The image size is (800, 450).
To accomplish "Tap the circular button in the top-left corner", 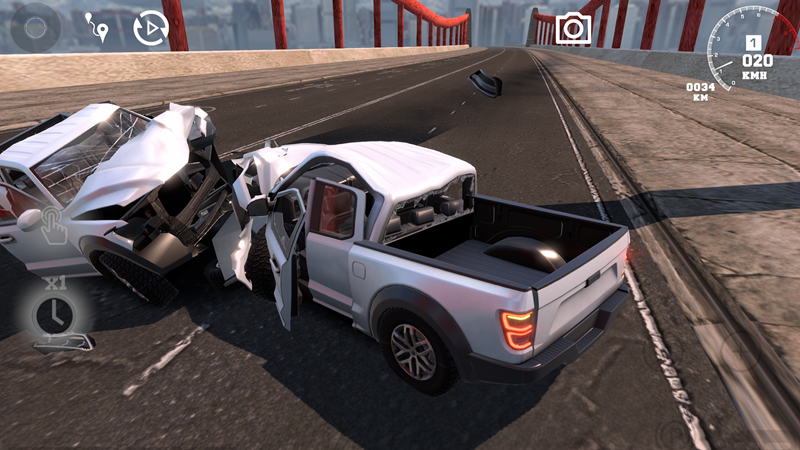I will [36, 28].
